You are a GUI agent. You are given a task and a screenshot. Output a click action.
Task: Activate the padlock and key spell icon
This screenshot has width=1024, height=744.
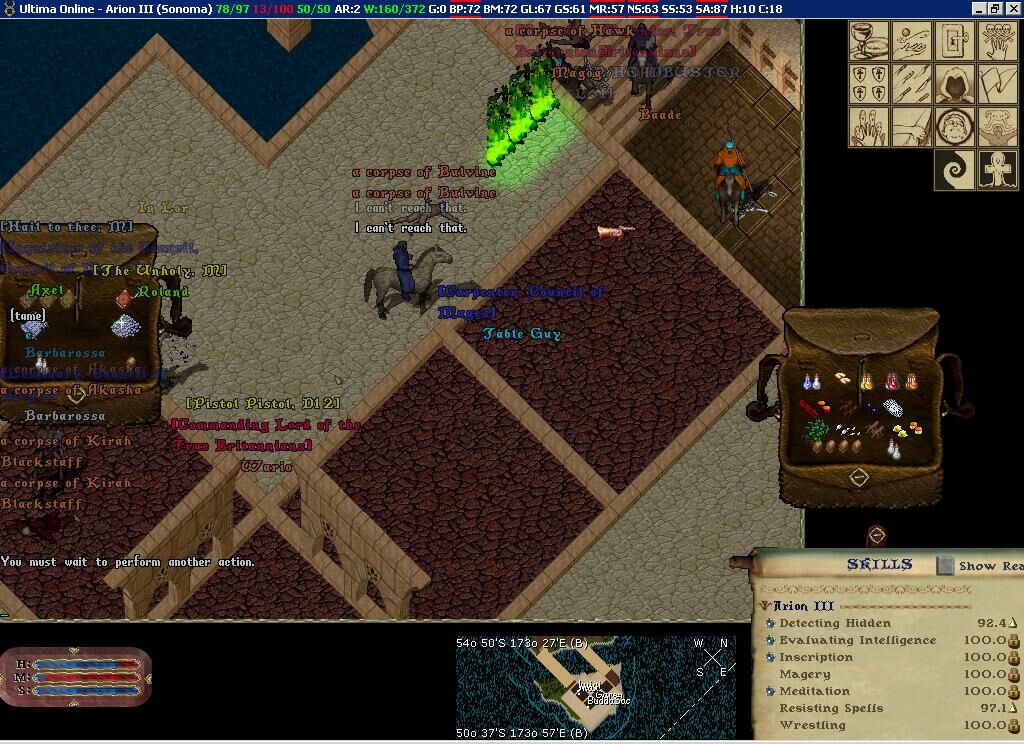[x=955, y=43]
